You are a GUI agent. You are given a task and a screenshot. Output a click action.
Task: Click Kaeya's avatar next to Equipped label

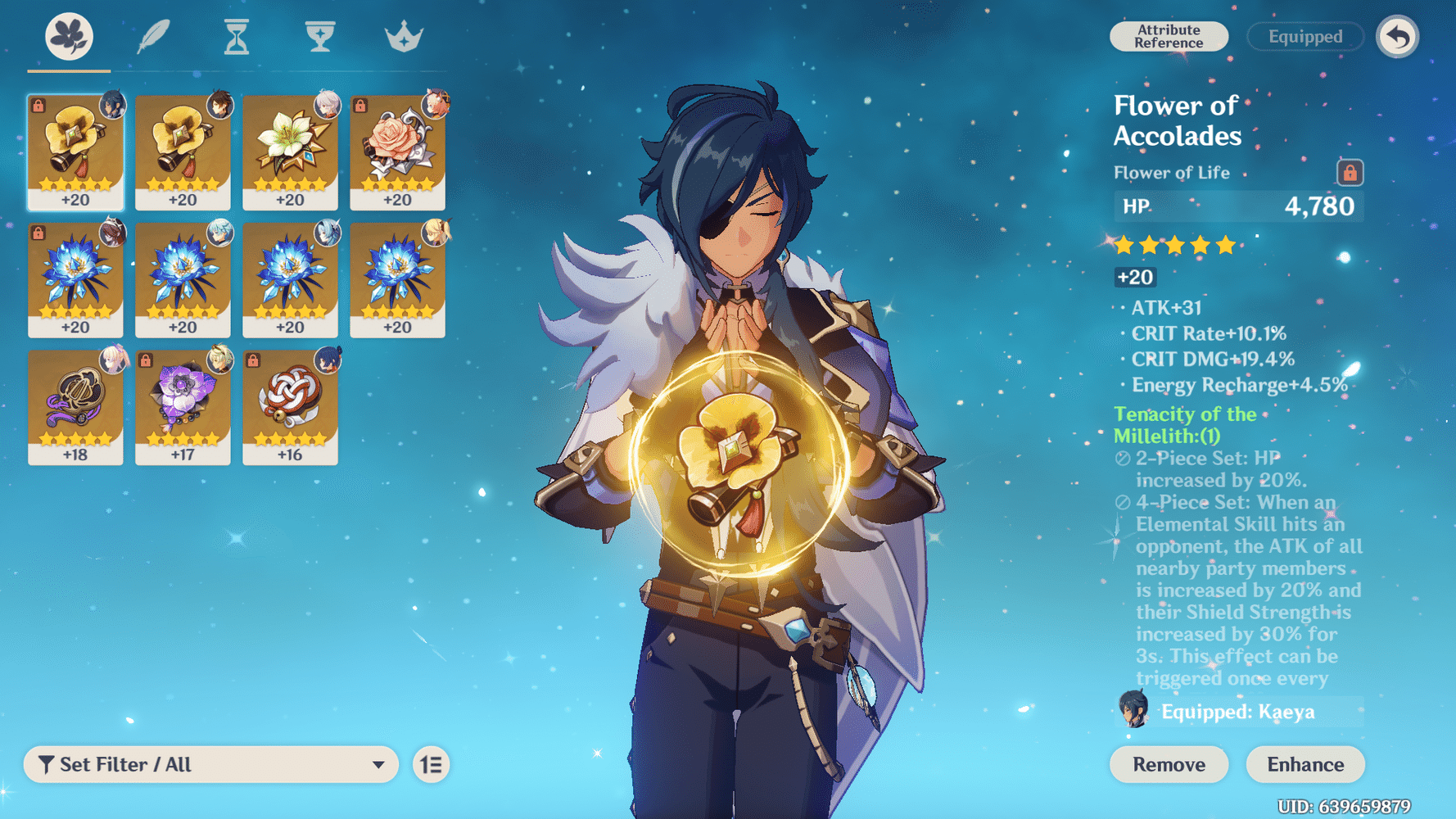click(1134, 711)
